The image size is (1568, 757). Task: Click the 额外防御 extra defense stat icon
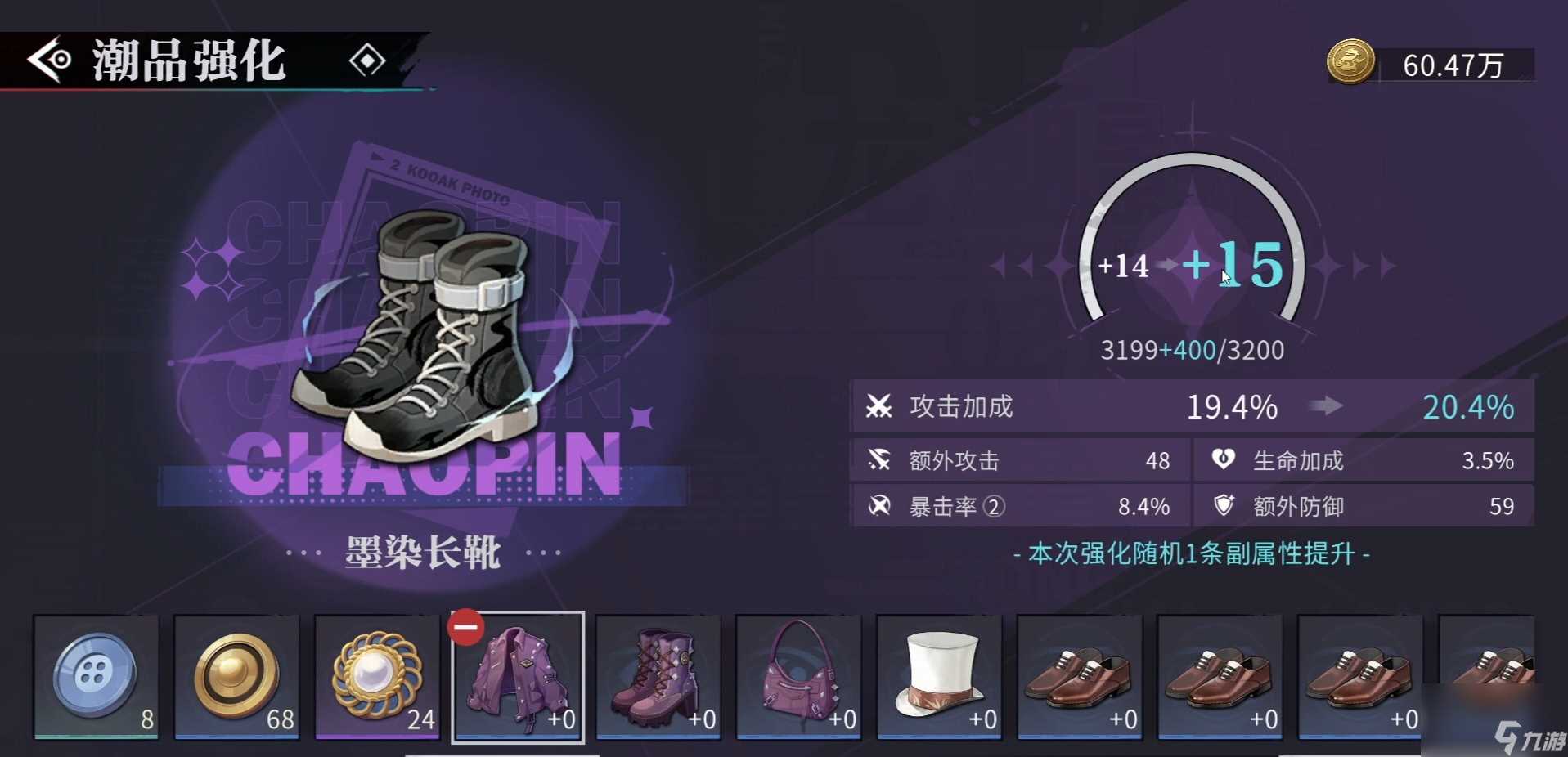tap(1223, 506)
